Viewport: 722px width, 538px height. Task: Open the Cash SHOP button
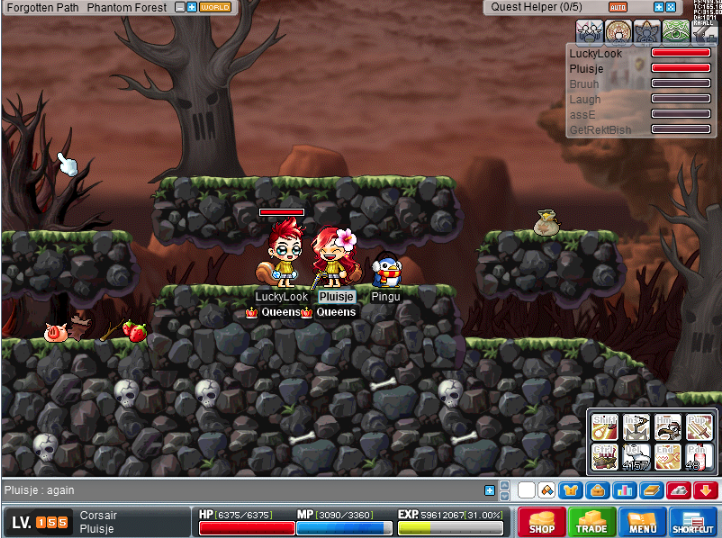click(x=540, y=521)
